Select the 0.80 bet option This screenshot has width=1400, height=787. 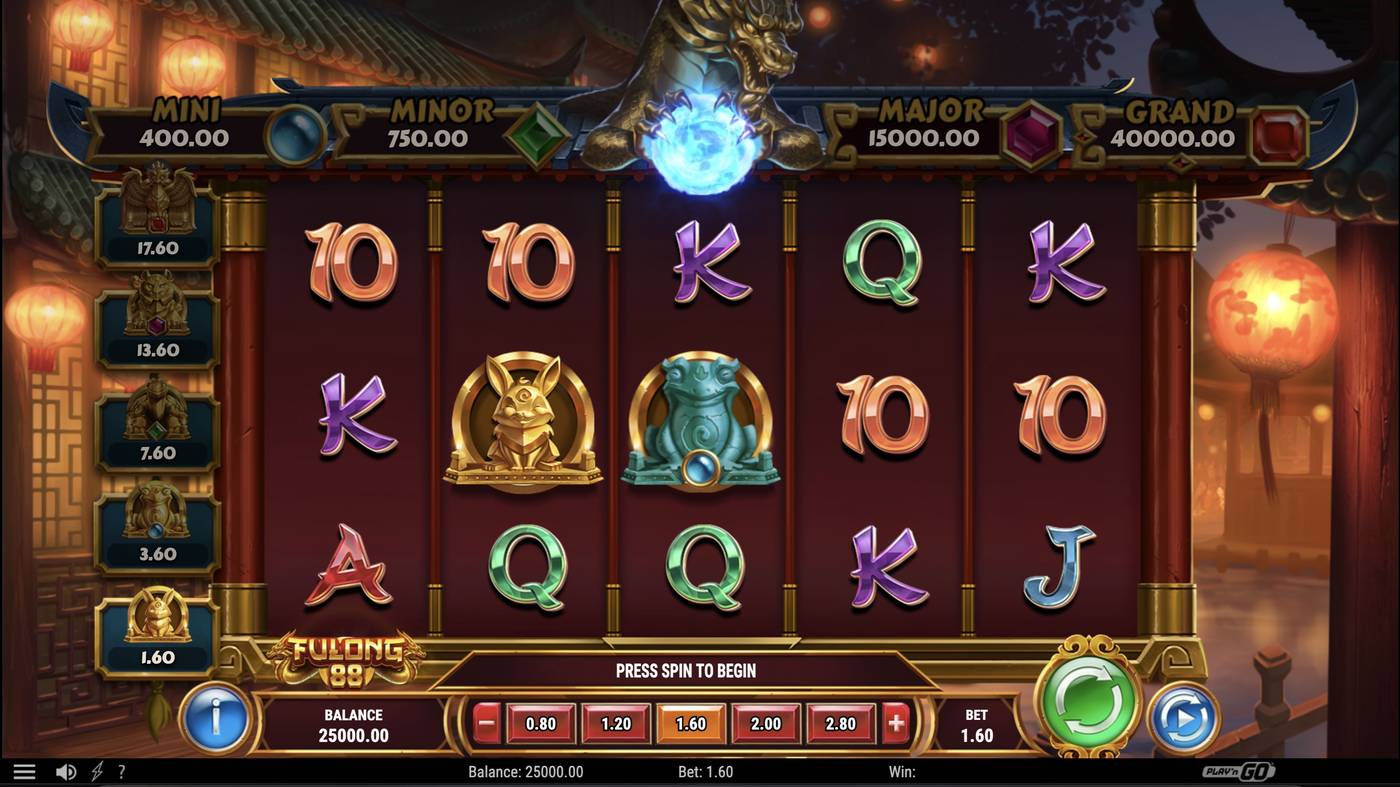(x=539, y=723)
